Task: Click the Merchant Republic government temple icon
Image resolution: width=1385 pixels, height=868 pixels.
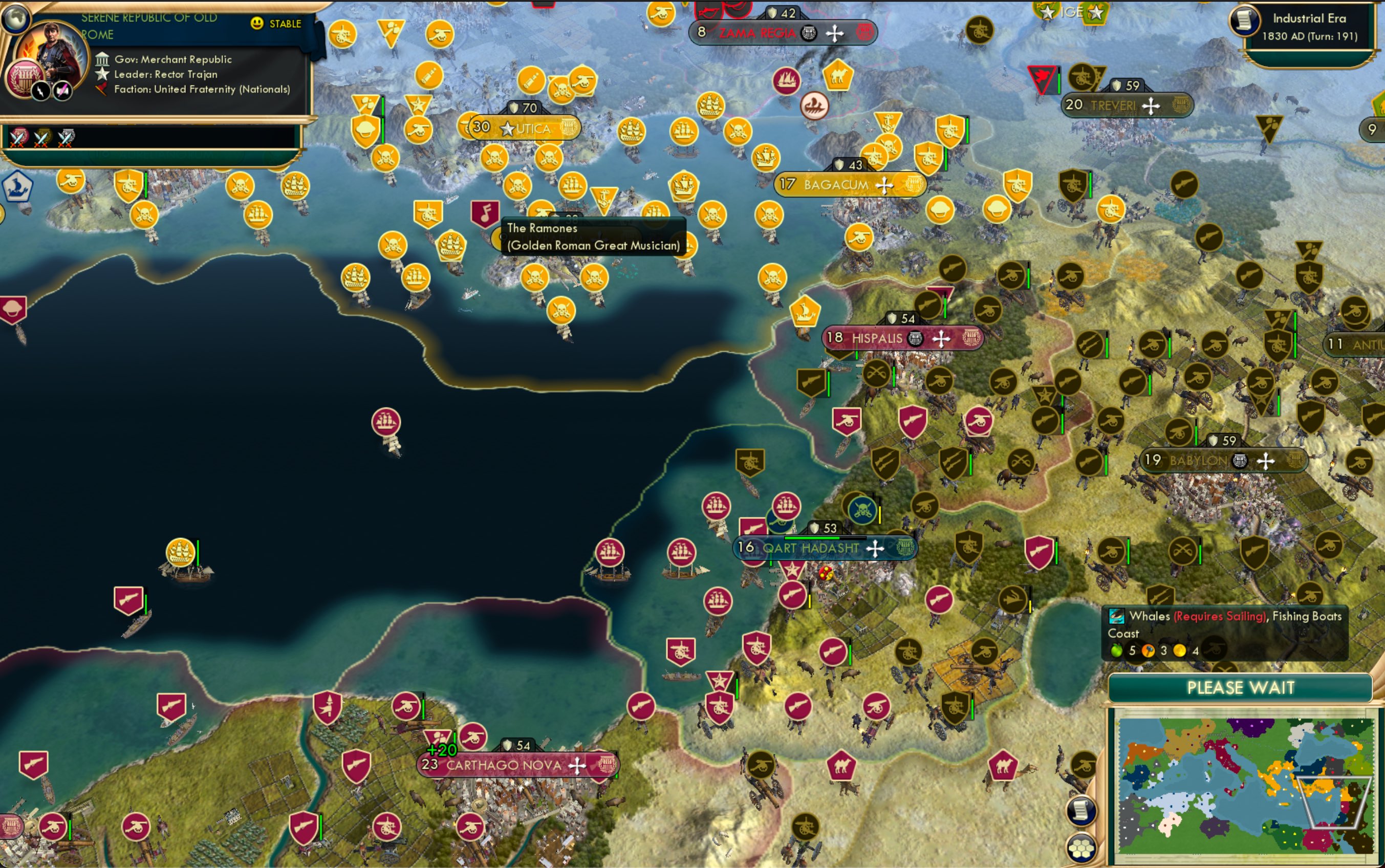Action: point(103,59)
